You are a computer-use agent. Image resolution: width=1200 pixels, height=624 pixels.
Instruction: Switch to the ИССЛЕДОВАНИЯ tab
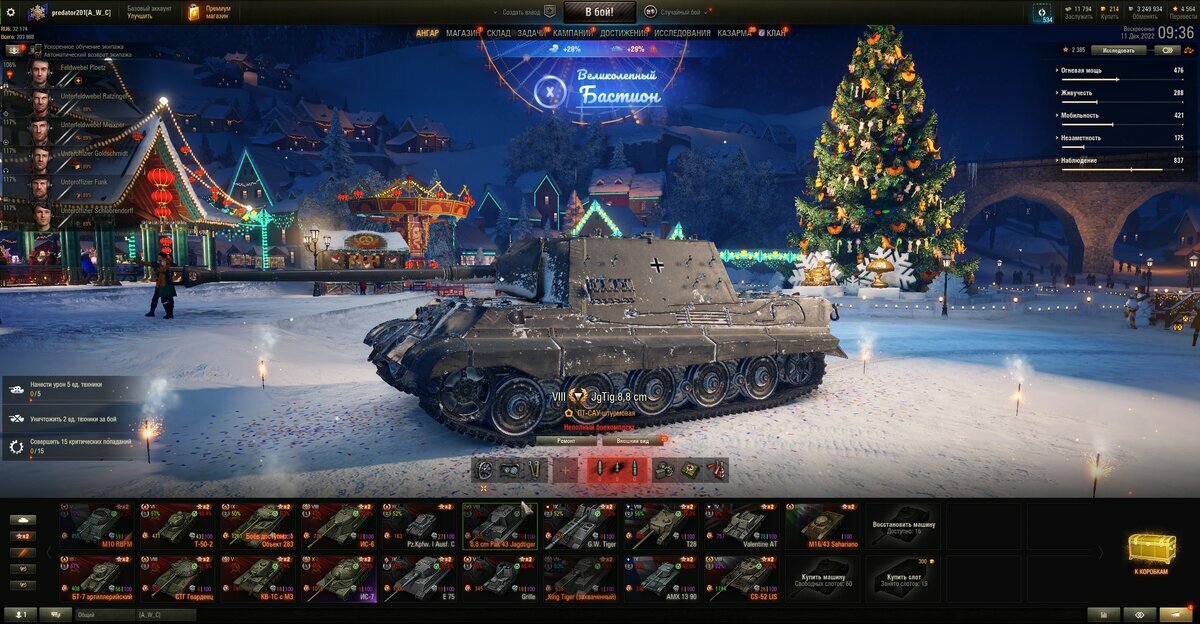pos(682,33)
